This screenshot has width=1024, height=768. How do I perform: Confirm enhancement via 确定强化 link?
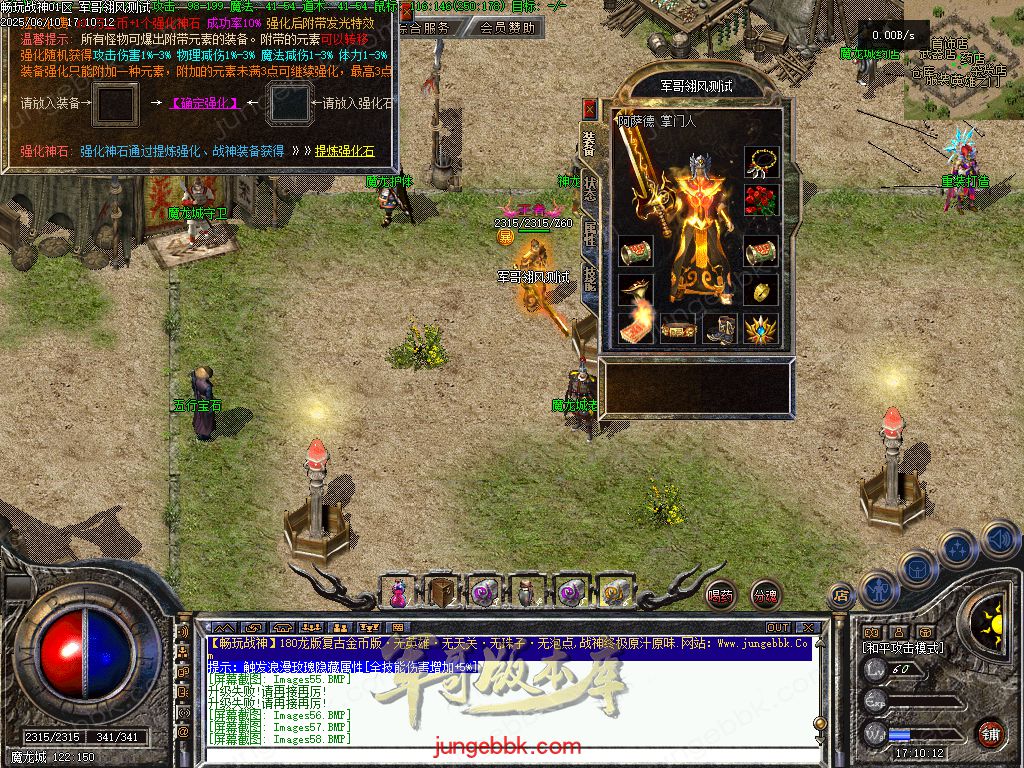pos(204,103)
